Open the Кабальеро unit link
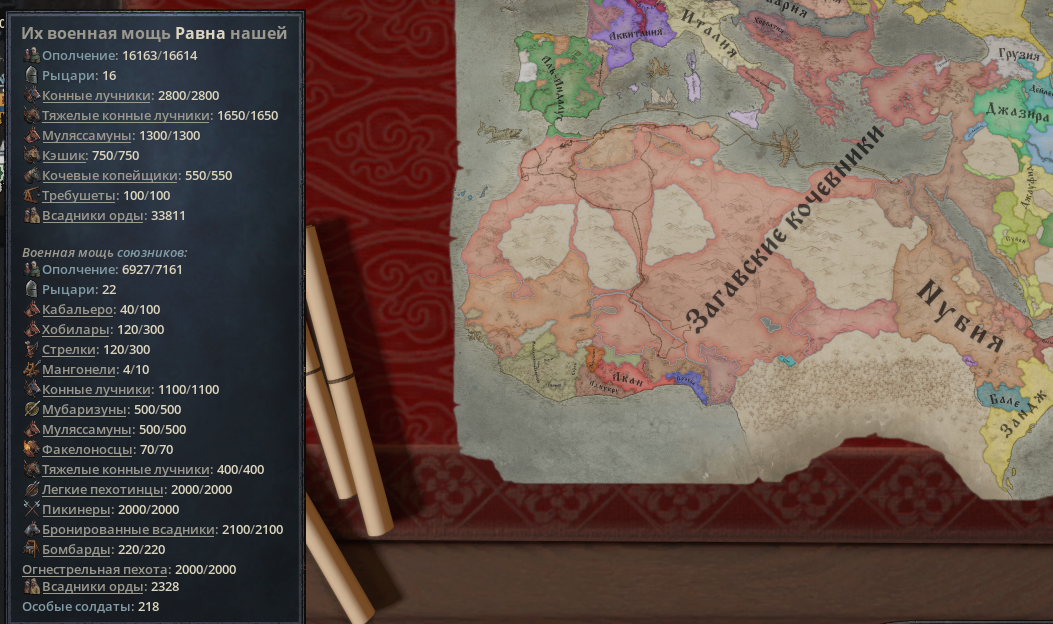Image resolution: width=1053 pixels, height=624 pixels. [78, 309]
